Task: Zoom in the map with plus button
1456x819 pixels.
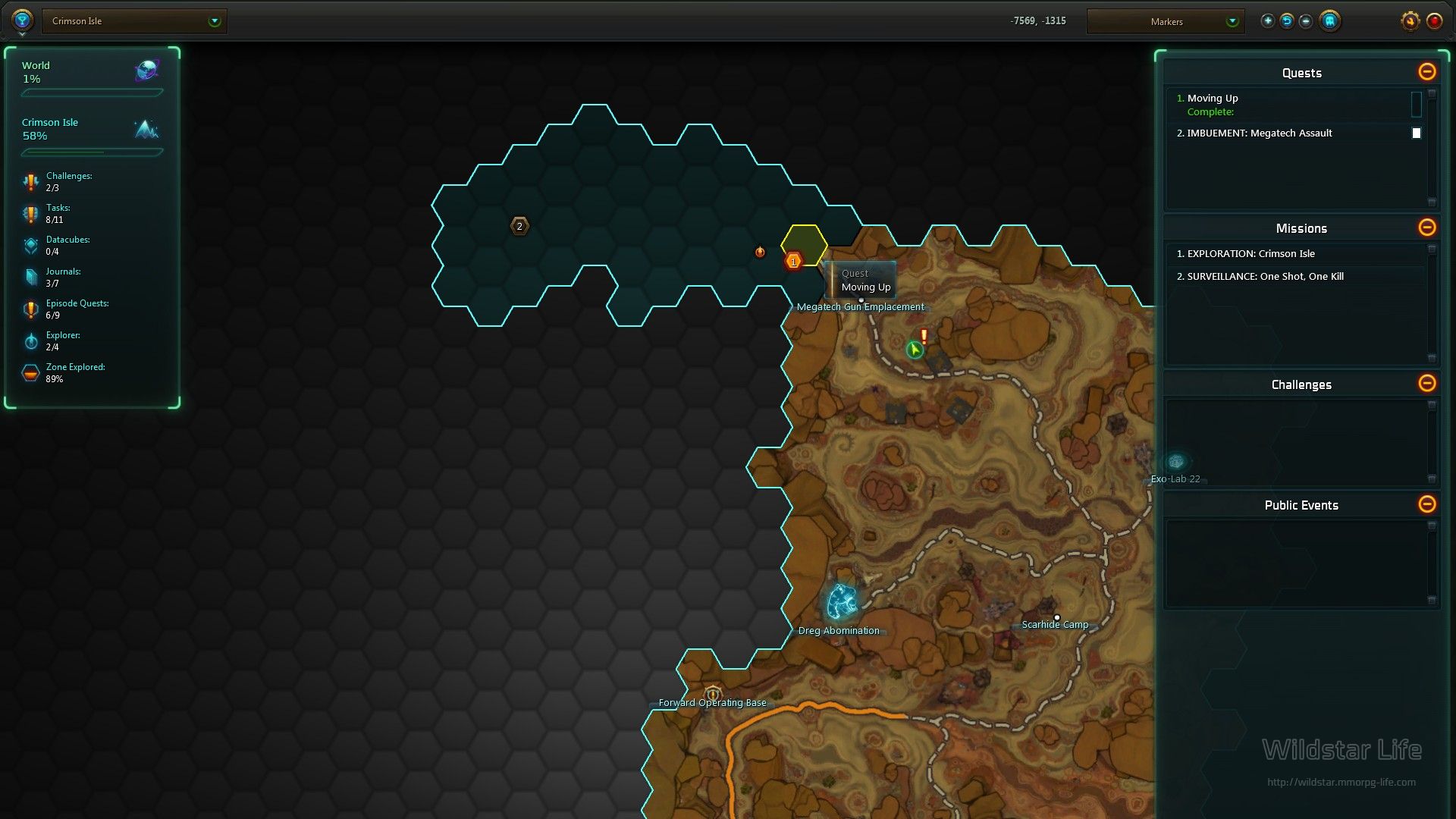Action: (x=1267, y=21)
